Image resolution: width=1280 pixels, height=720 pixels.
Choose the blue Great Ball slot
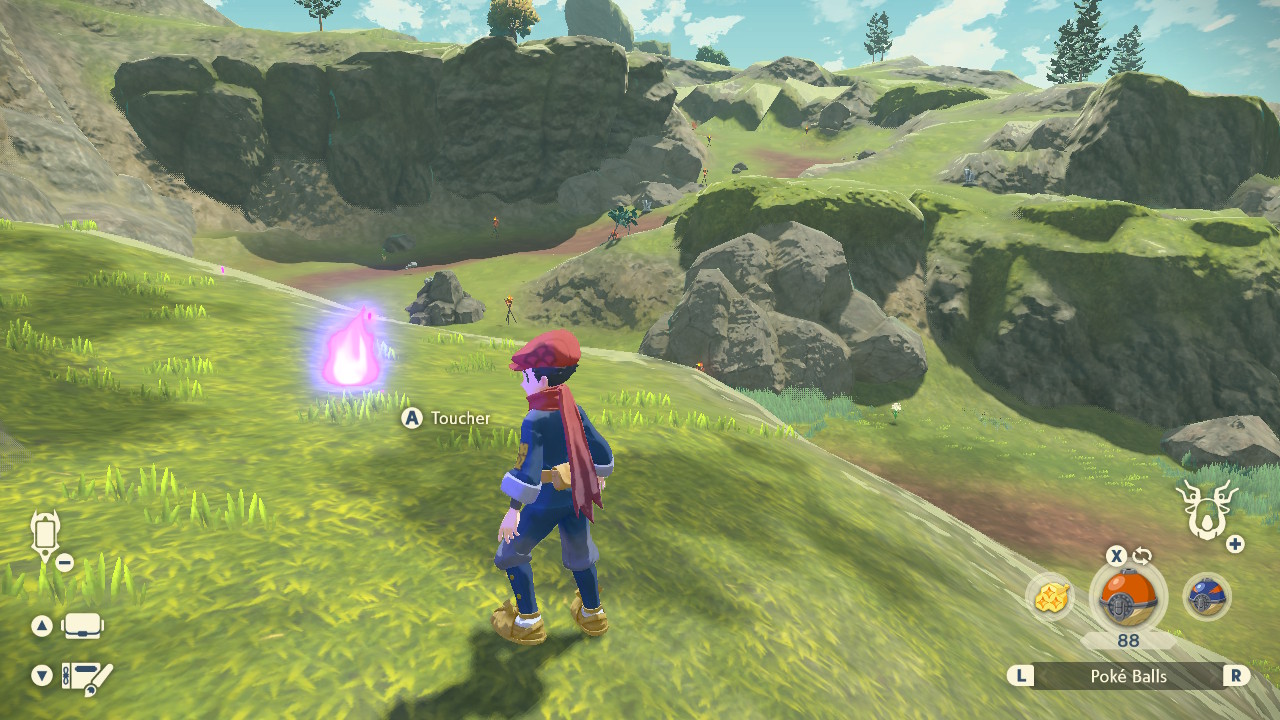point(1206,597)
